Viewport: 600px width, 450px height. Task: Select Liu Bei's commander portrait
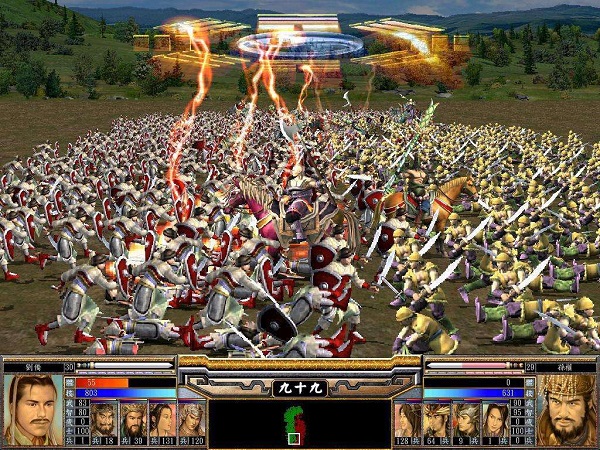(x=30, y=410)
